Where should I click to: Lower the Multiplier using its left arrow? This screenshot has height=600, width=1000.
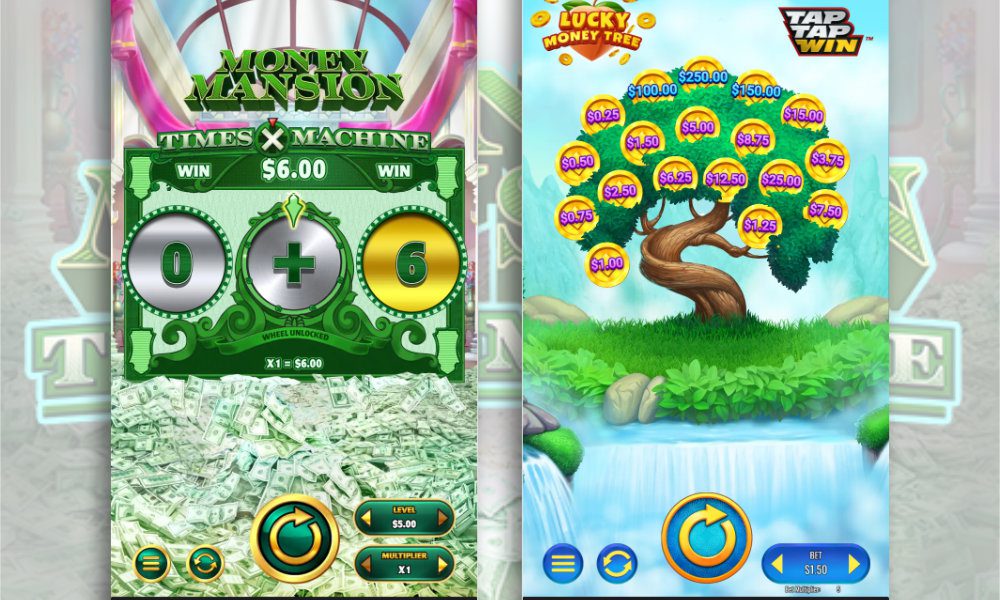pos(368,564)
